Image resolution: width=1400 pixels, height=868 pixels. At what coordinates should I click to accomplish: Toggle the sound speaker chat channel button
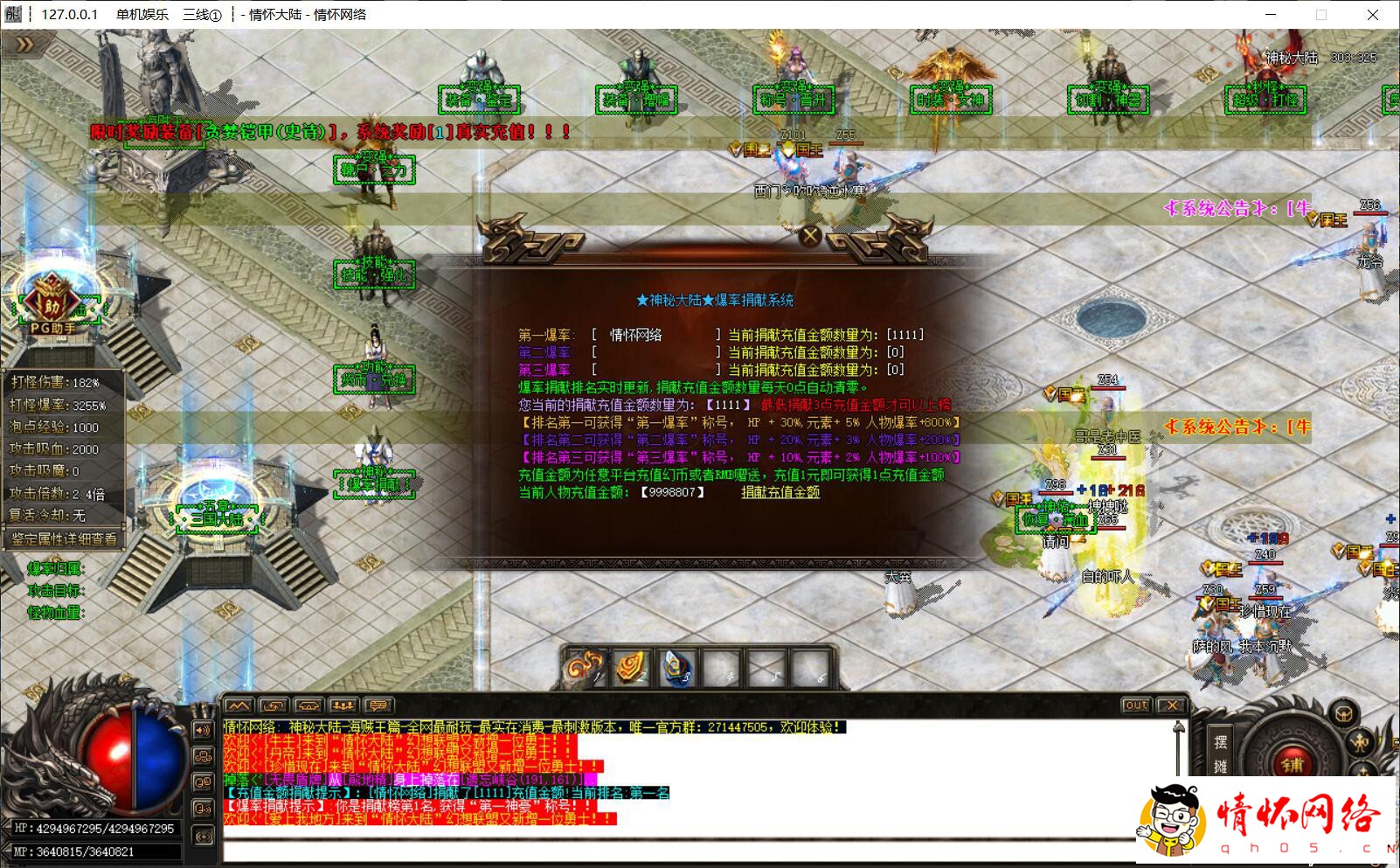tap(203, 730)
